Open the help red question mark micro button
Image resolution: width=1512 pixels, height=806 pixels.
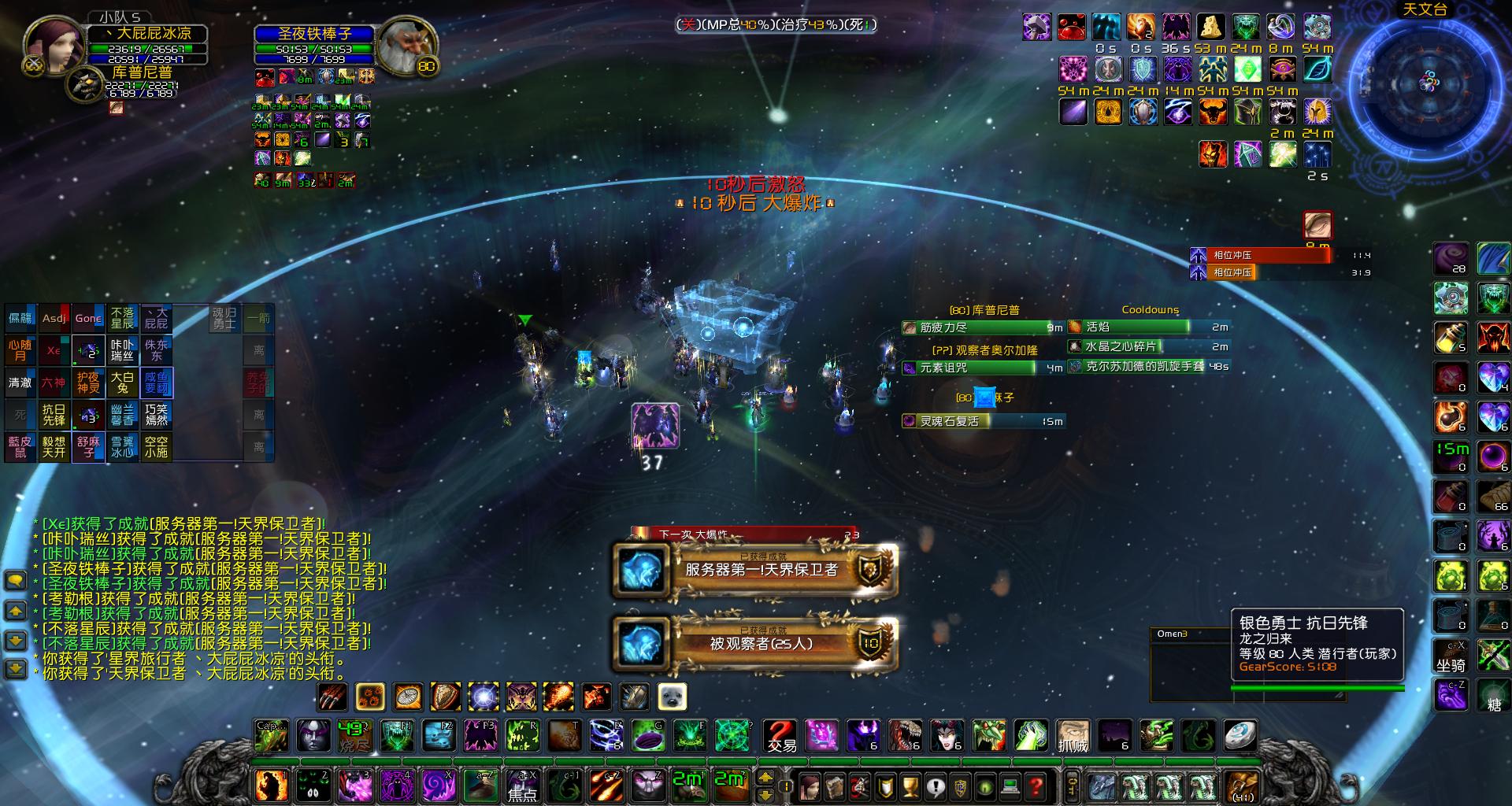[1036, 786]
